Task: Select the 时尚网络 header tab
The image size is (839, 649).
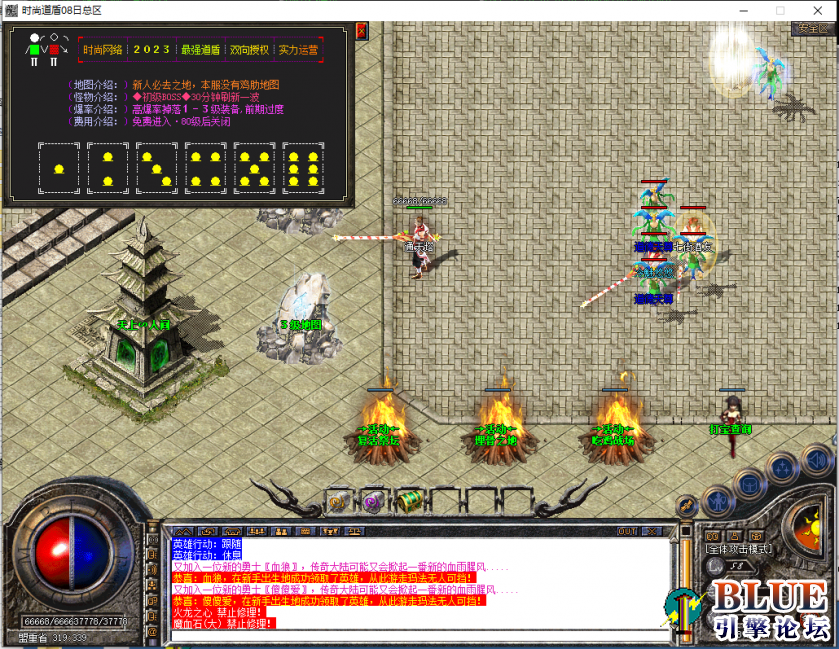Action: (x=102, y=49)
